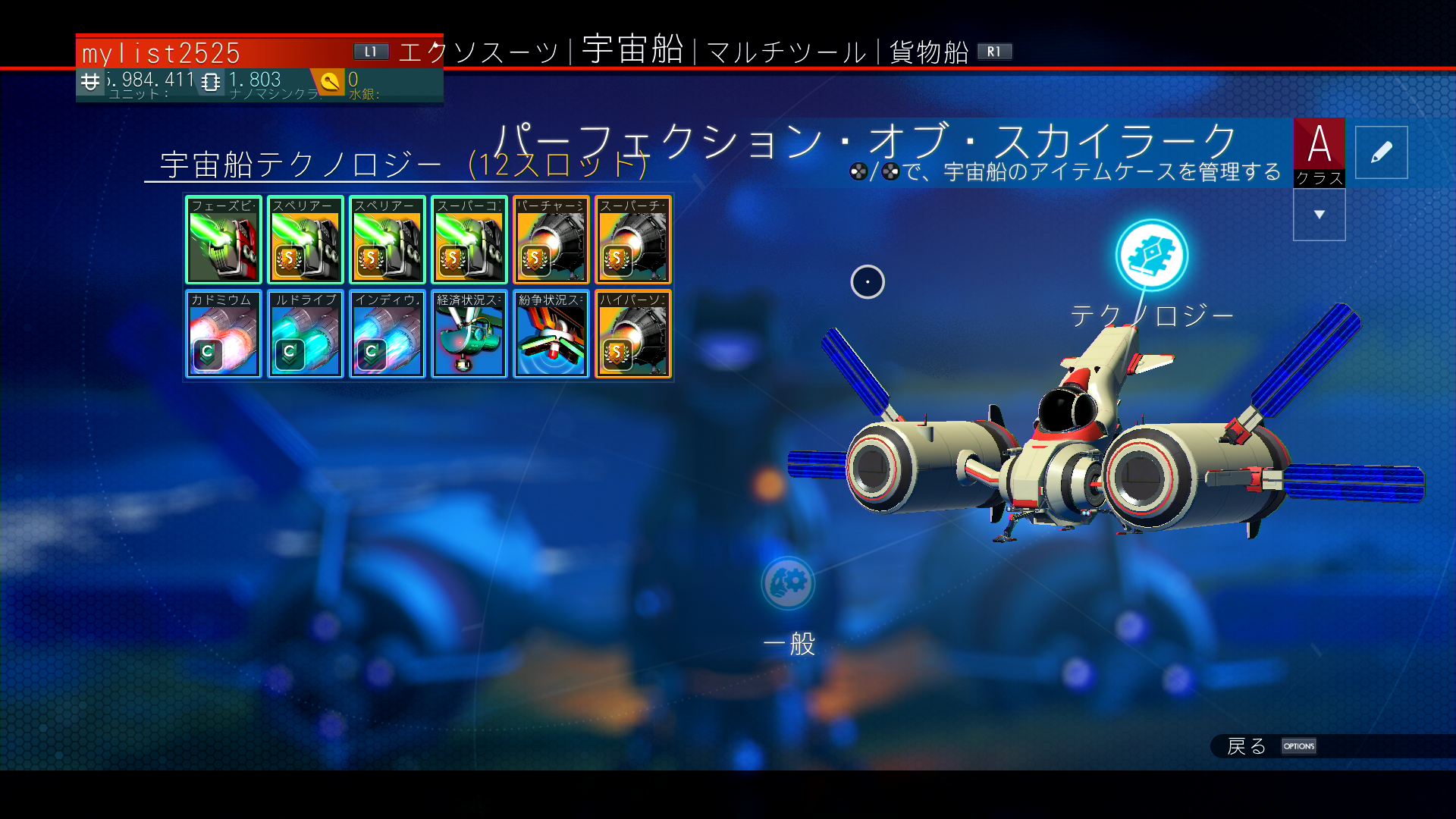This screenshot has height=819, width=1456.
Task: Go to the 貨物船 tab
Action: point(929,52)
